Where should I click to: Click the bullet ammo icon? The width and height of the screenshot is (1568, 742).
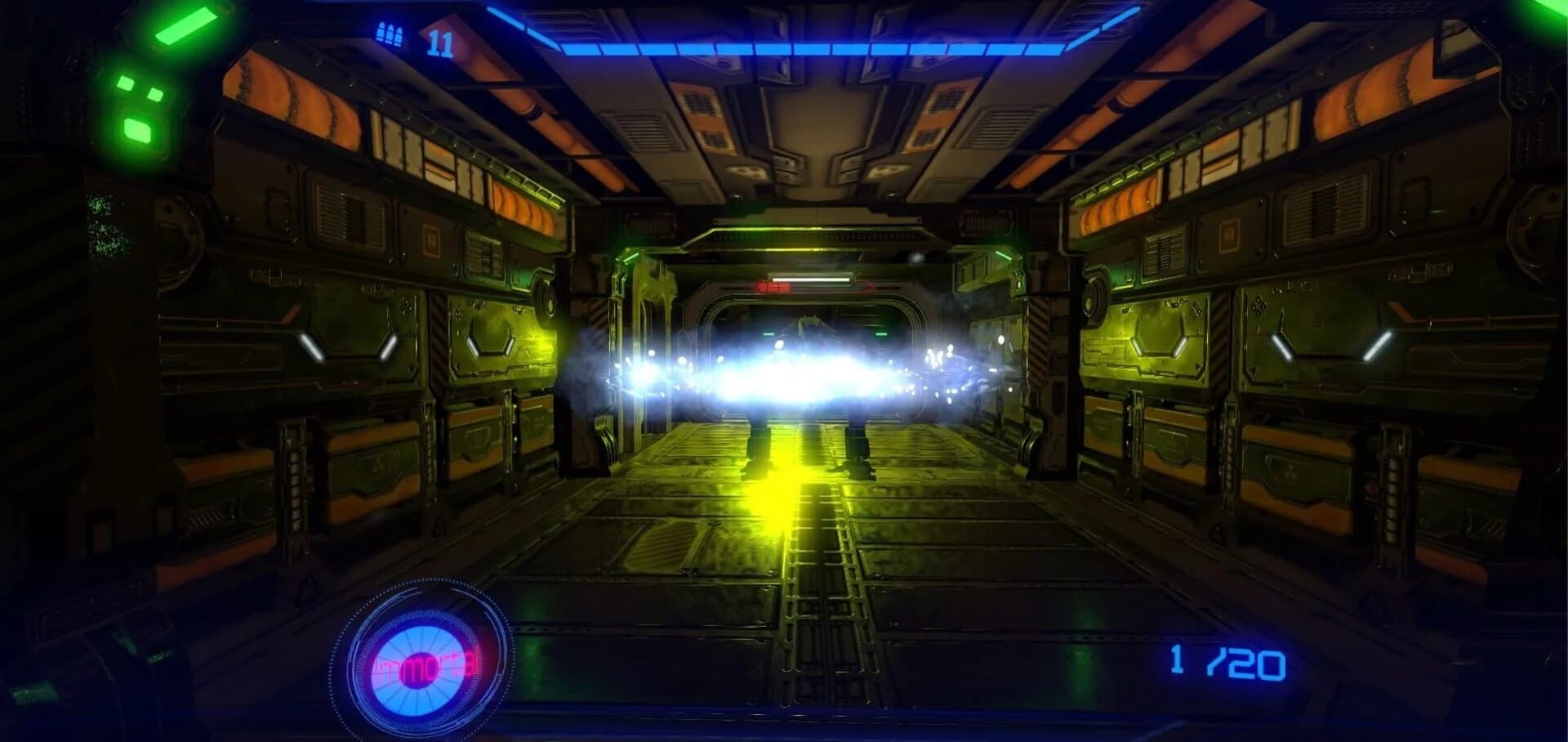[388, 34]
